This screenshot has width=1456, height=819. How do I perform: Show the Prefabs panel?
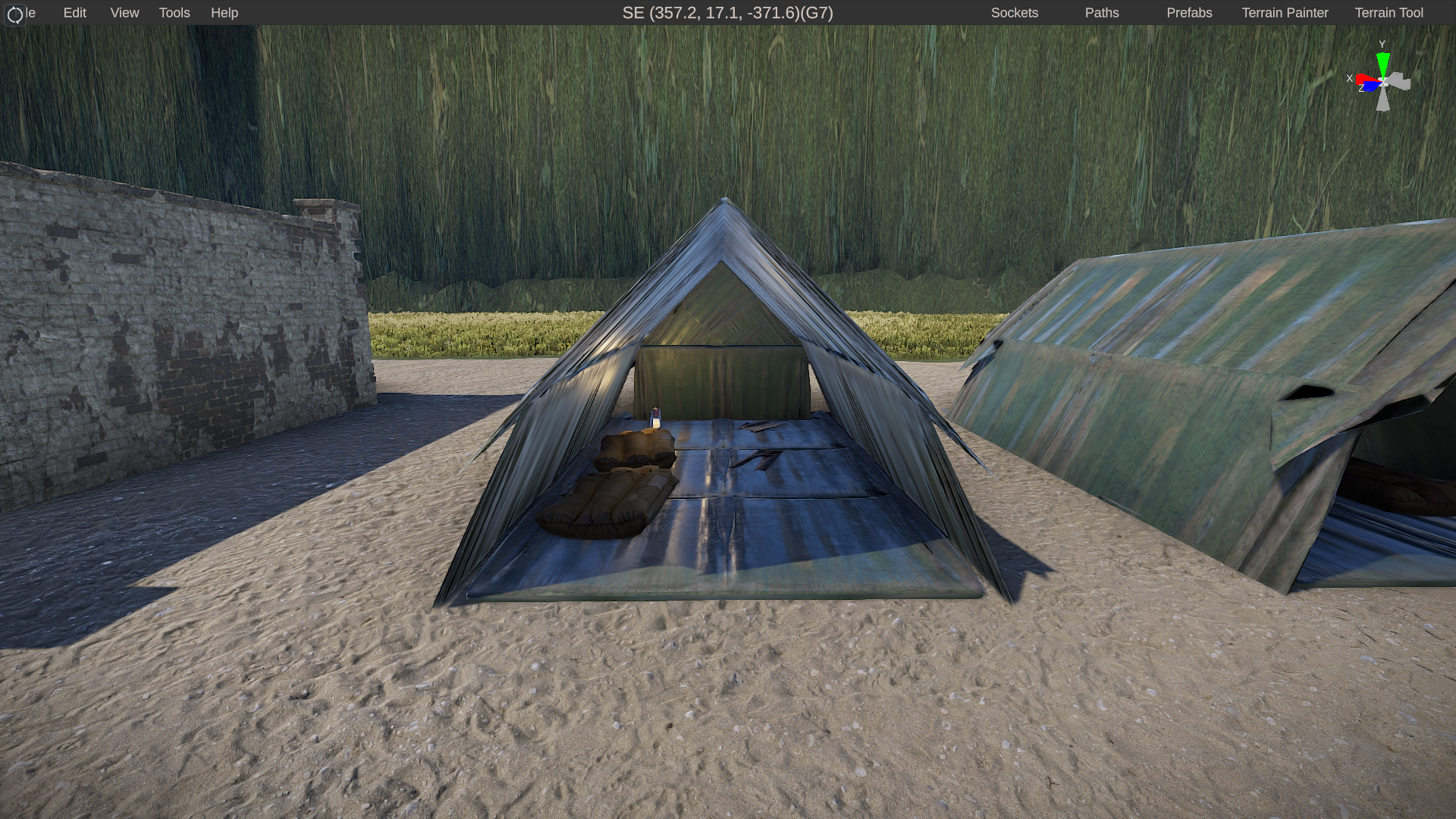[x=1189, y=13]
